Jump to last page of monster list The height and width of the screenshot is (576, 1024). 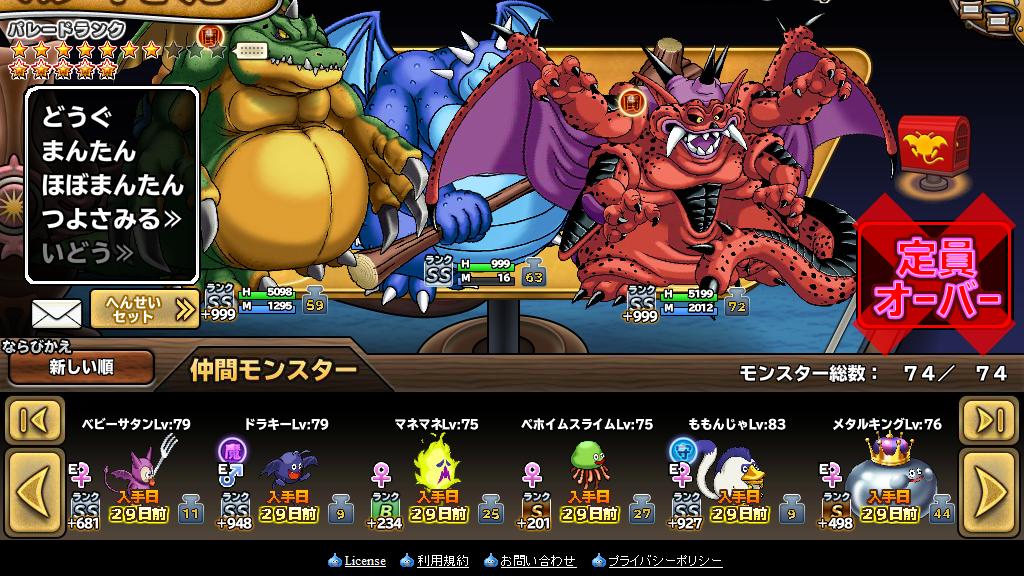pyautogui.click(x=988, y=420)
